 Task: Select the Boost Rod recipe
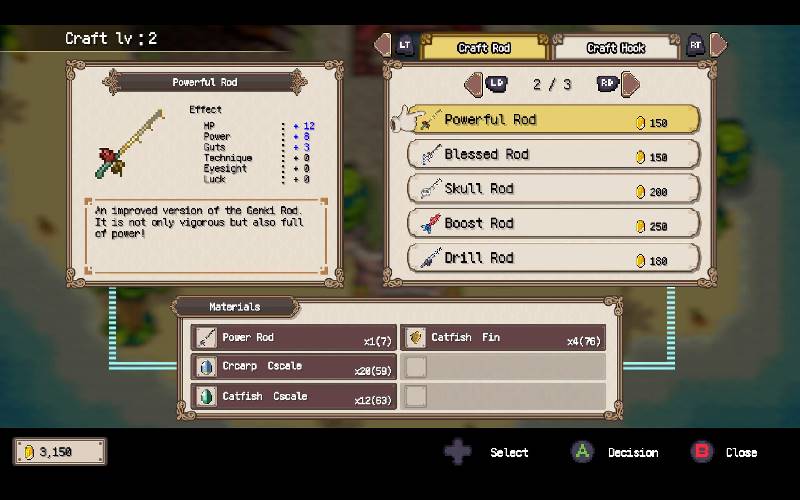(x=555, y=224)
